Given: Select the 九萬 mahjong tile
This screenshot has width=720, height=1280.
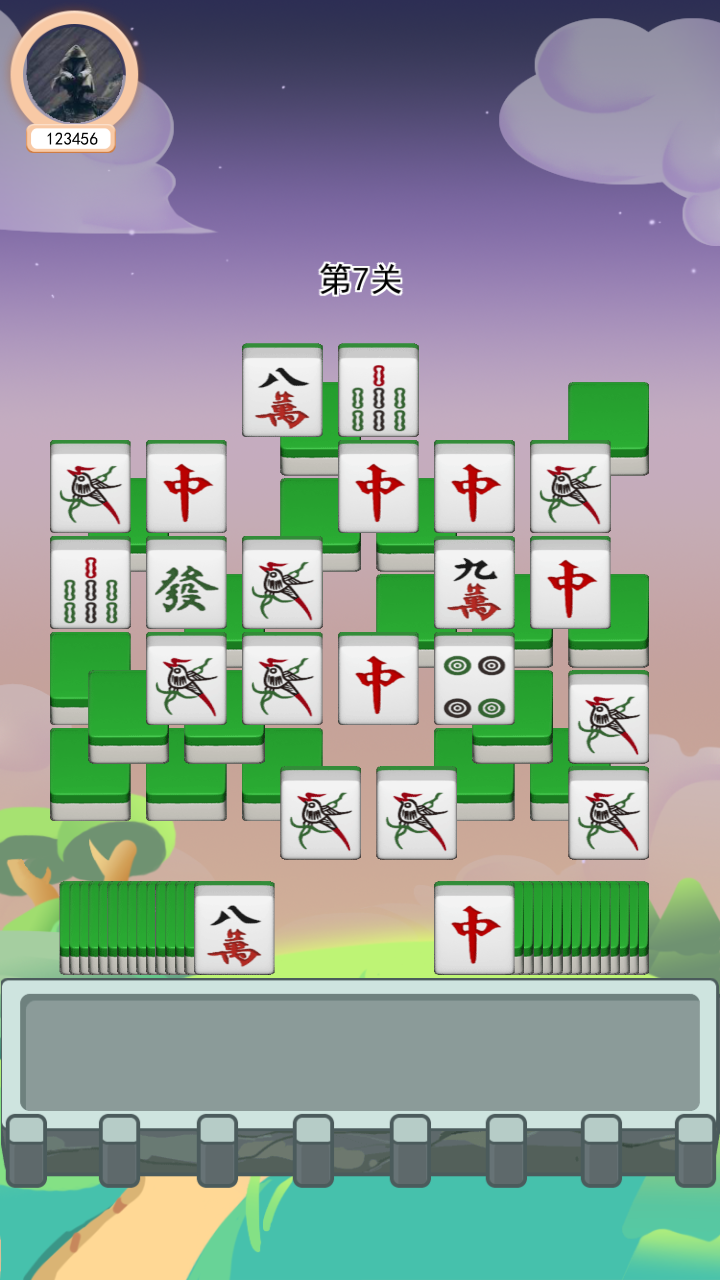Looking at the screenshot, I should point(474,585).
